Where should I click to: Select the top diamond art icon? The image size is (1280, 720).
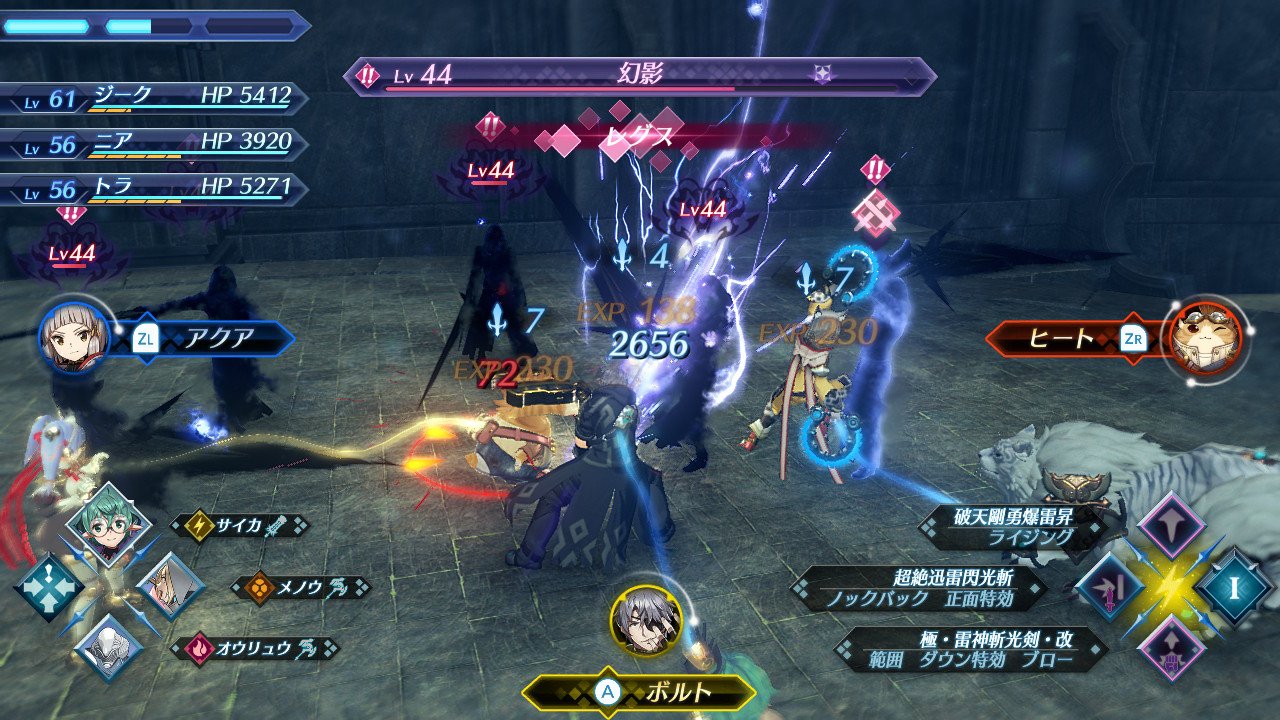[x=1170, y=525]
